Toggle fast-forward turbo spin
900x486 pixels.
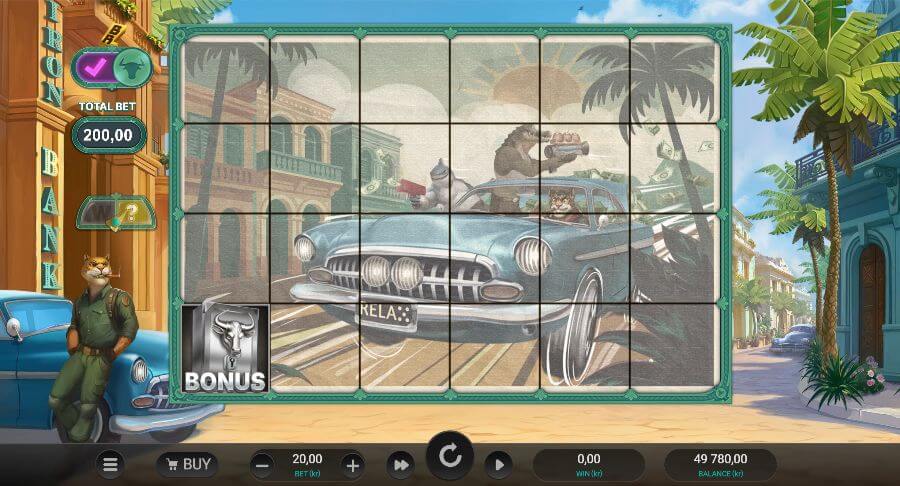tap(401, 464)
